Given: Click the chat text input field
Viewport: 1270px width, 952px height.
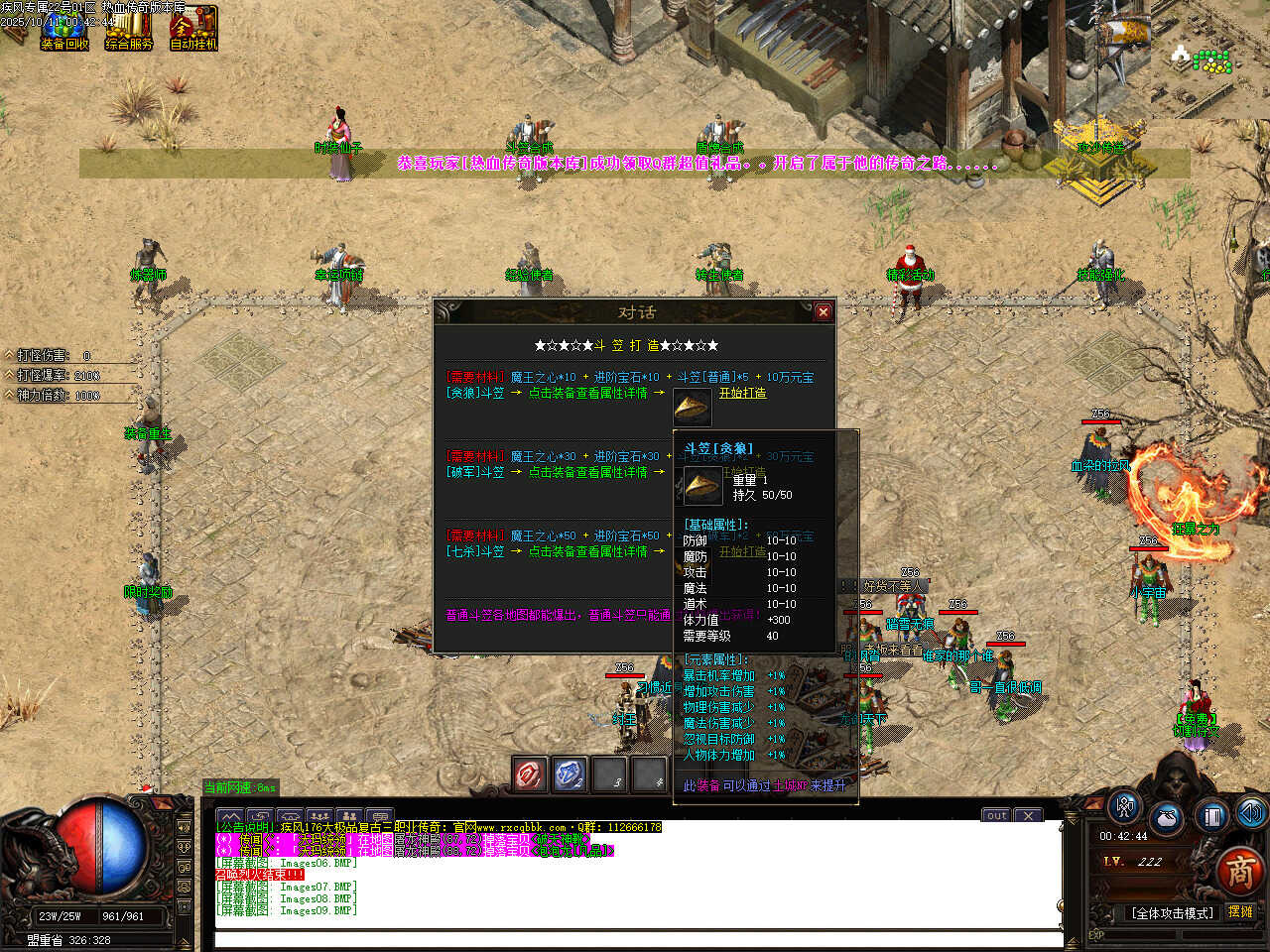Looking at the screenshot, I should (635, 939).
